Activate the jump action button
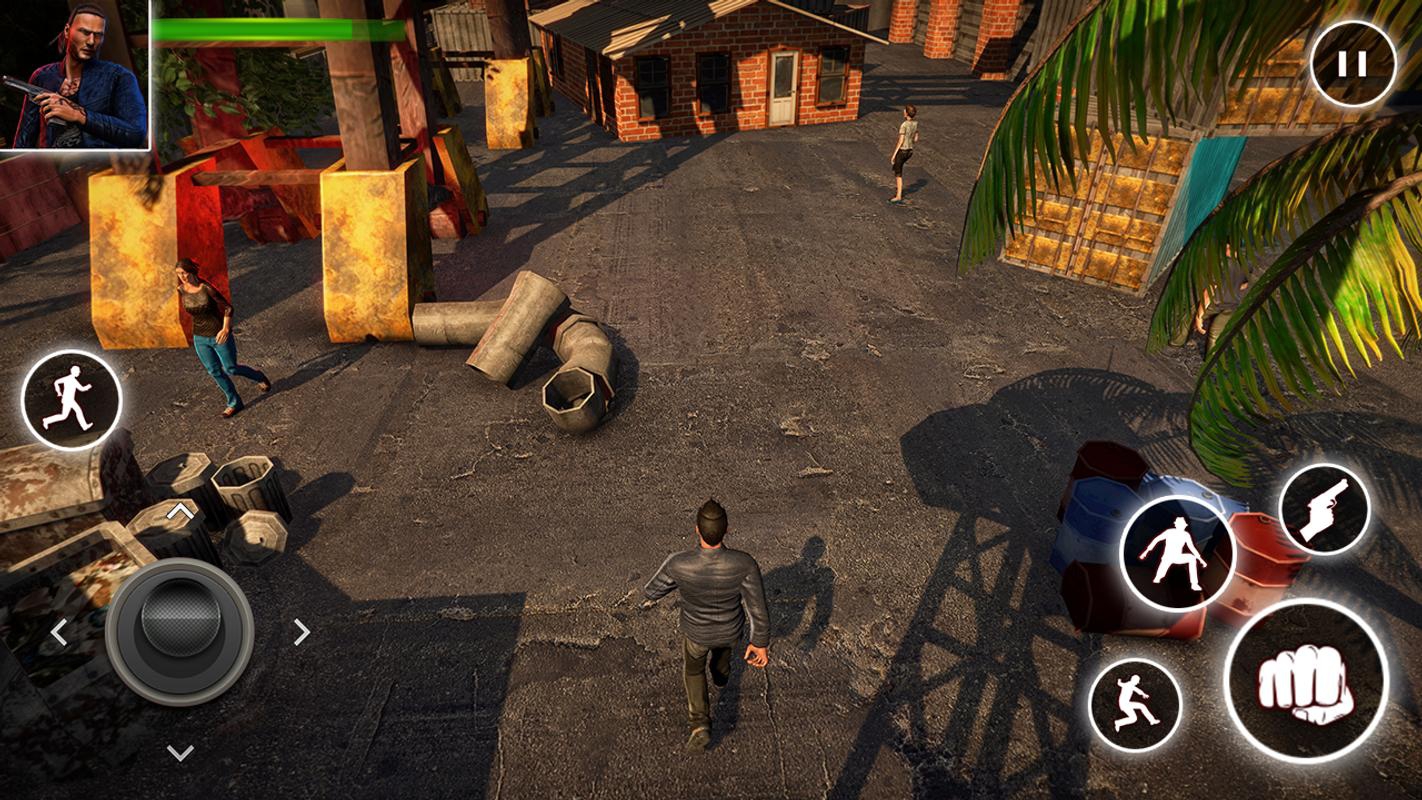This screenshot has height=800, width=1422. click(1134, 704)
